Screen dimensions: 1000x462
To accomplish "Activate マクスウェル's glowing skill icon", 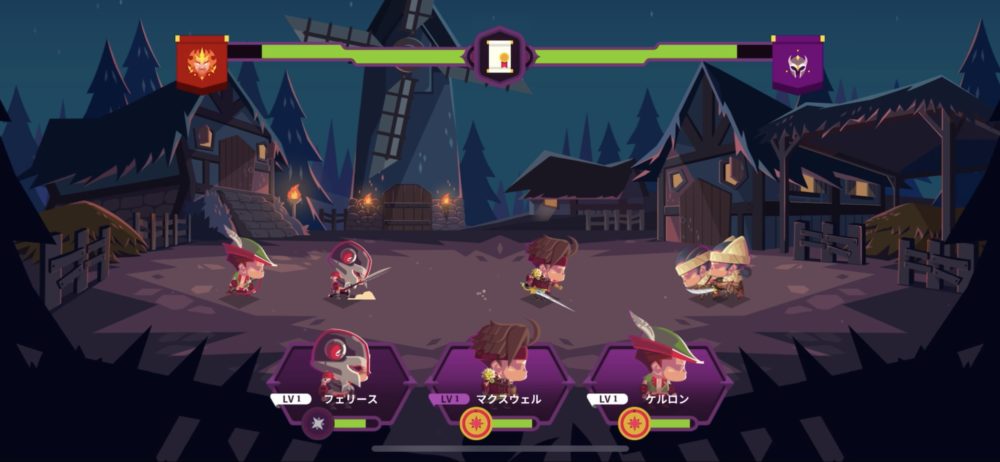I will pyautogui.click(x=476, y=424).
